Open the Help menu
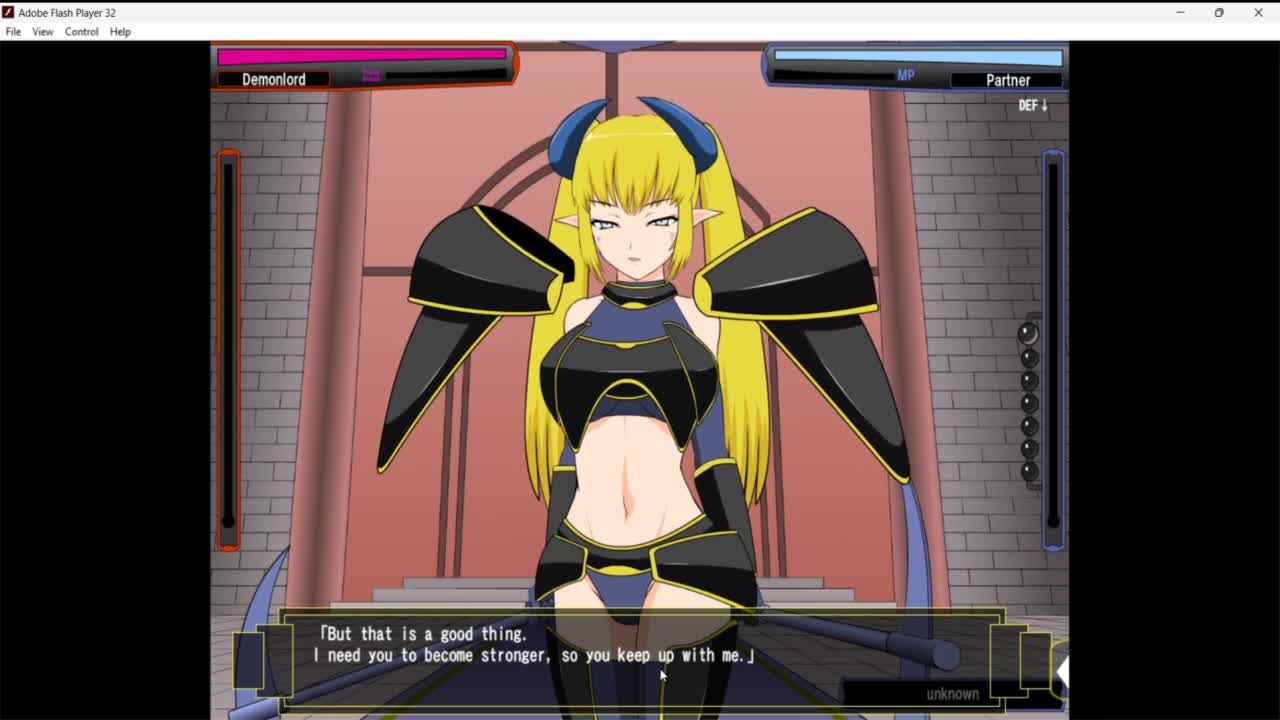This screenshot has height=720, width=1280. [x=120, y=32]
